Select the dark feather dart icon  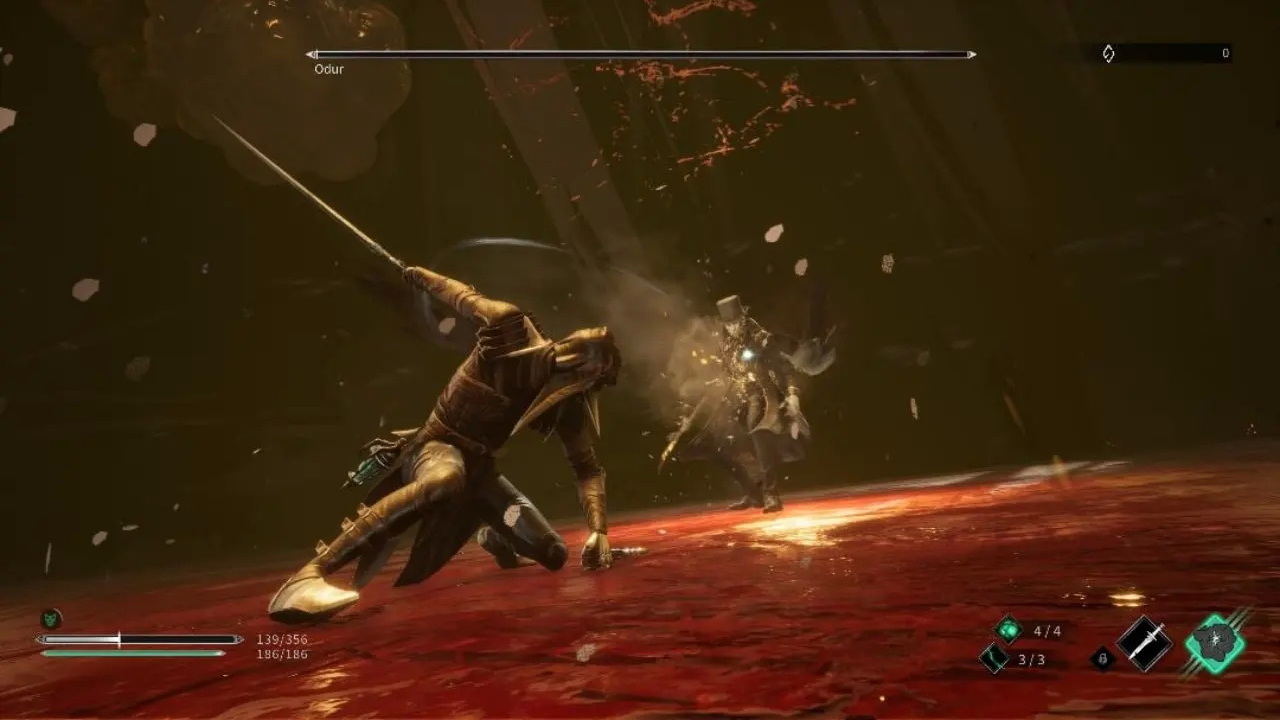pyautogui.click(x=993, y=657)
